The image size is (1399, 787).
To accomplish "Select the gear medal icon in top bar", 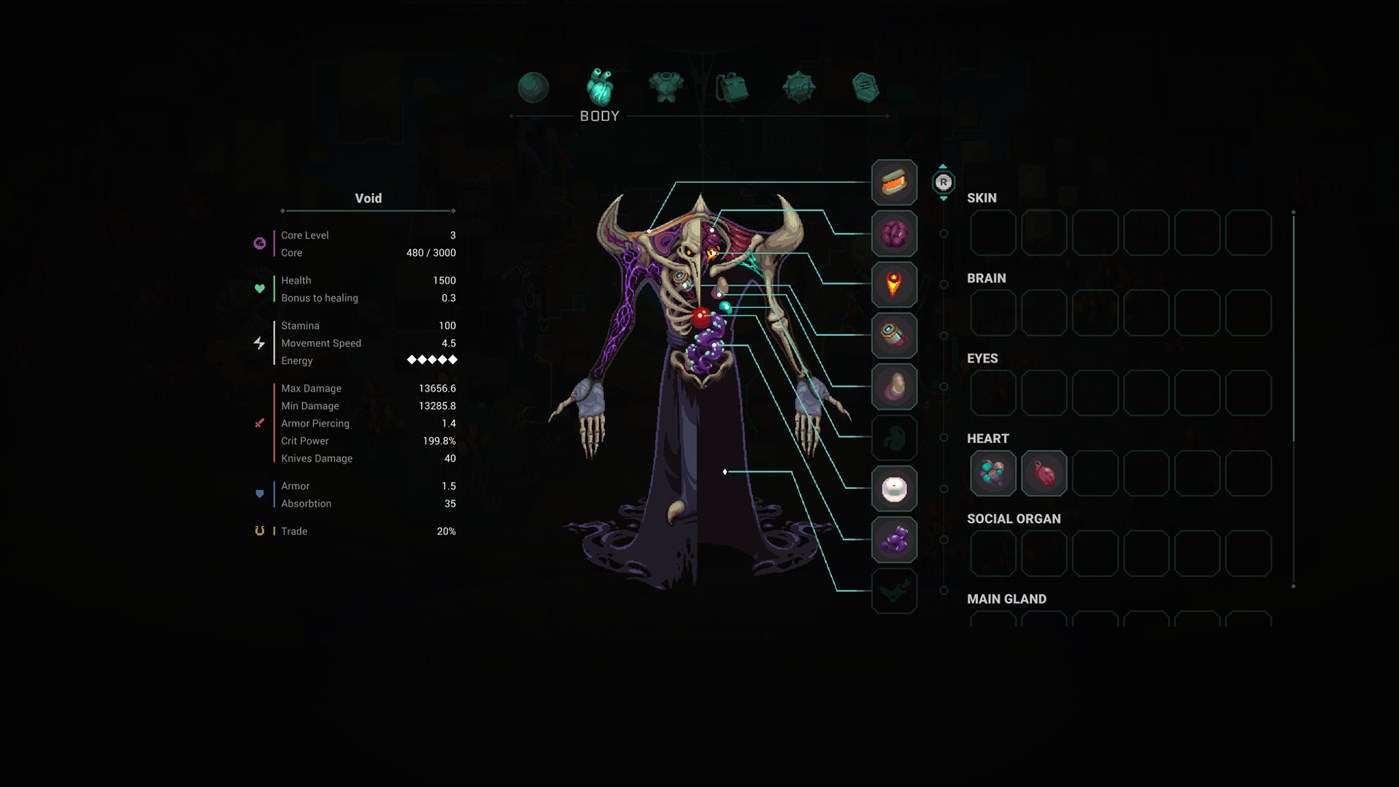I will point(798,87).
